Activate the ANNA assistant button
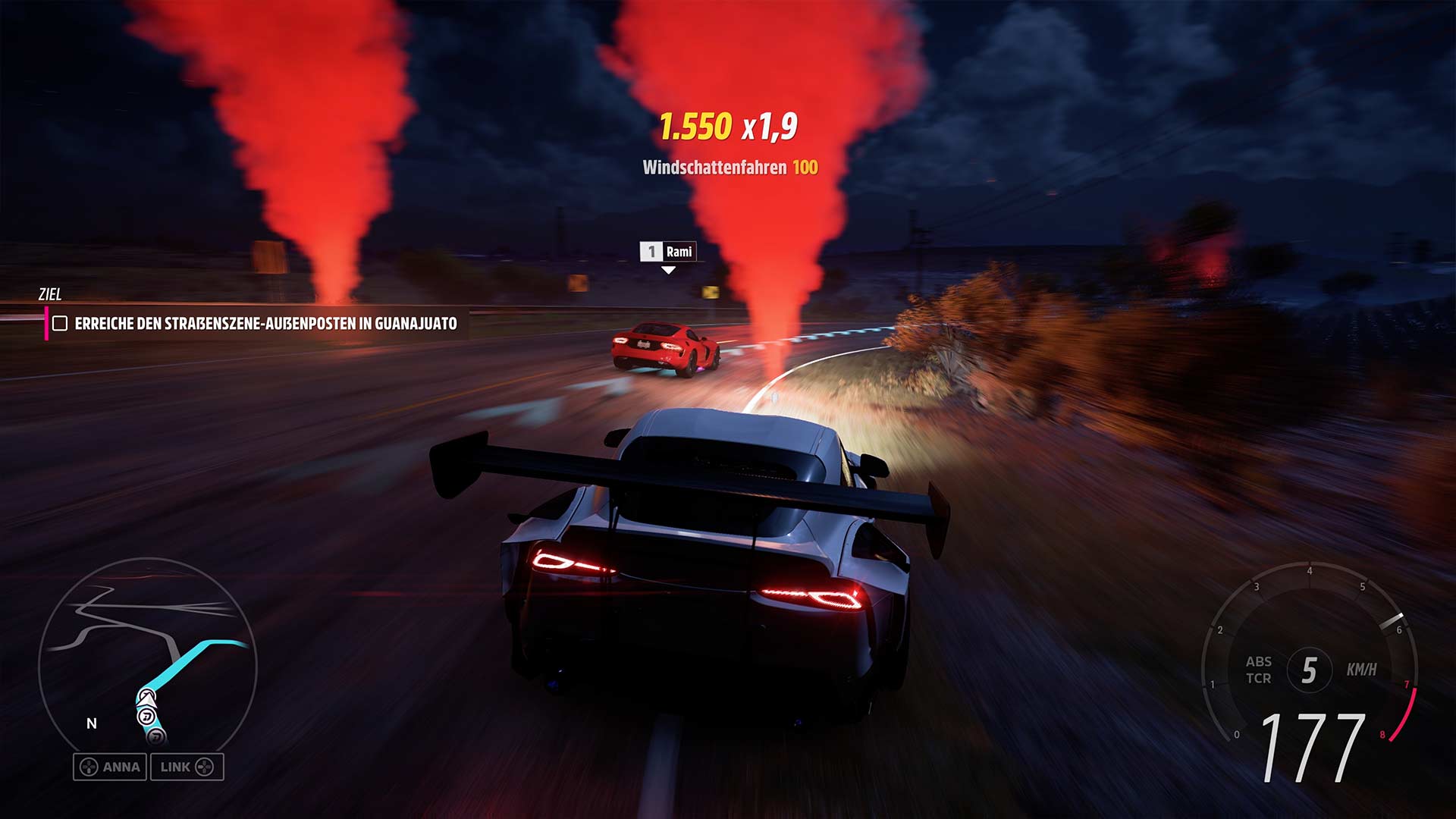 [x=110, y=767]
